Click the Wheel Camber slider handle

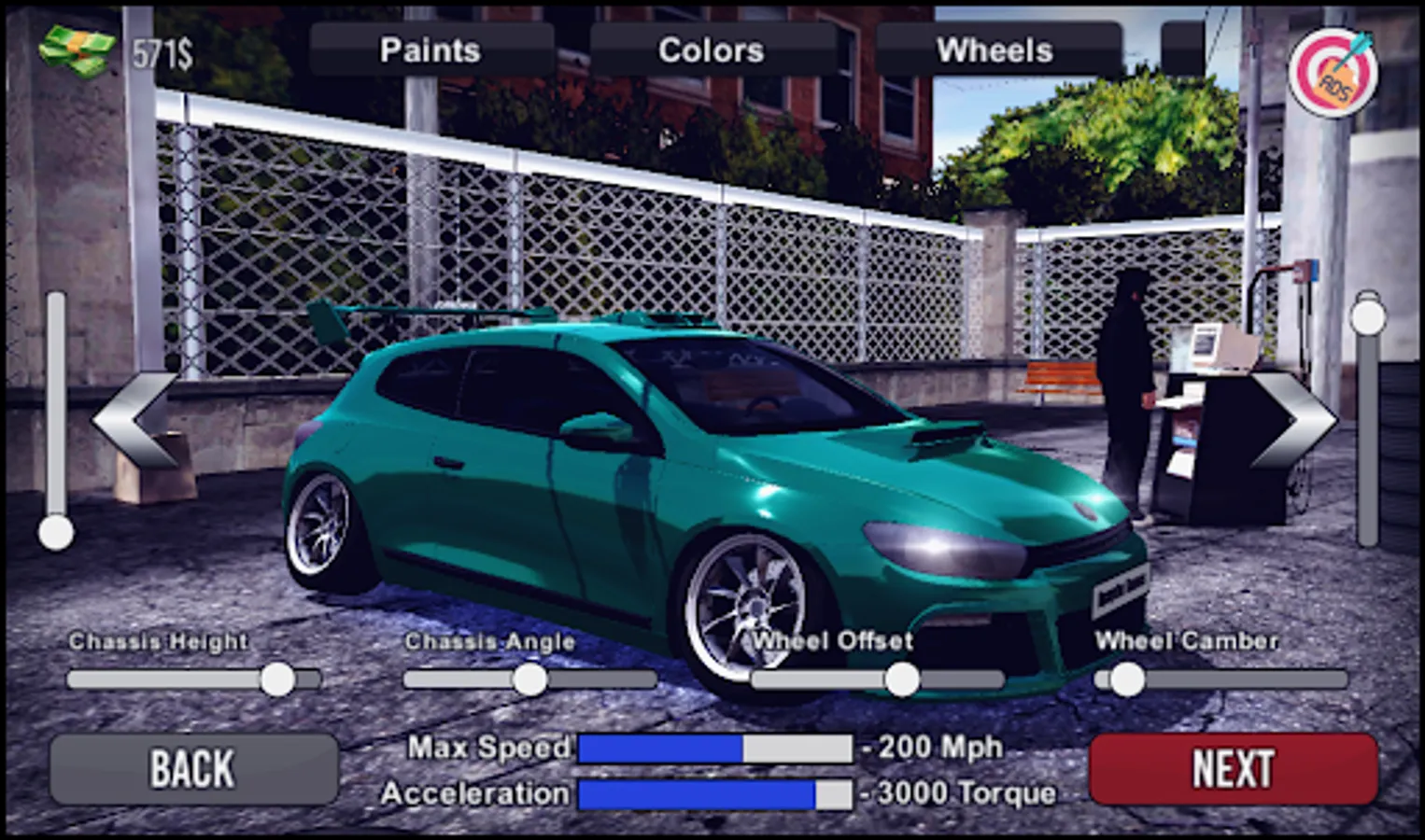pos(1128,678)
